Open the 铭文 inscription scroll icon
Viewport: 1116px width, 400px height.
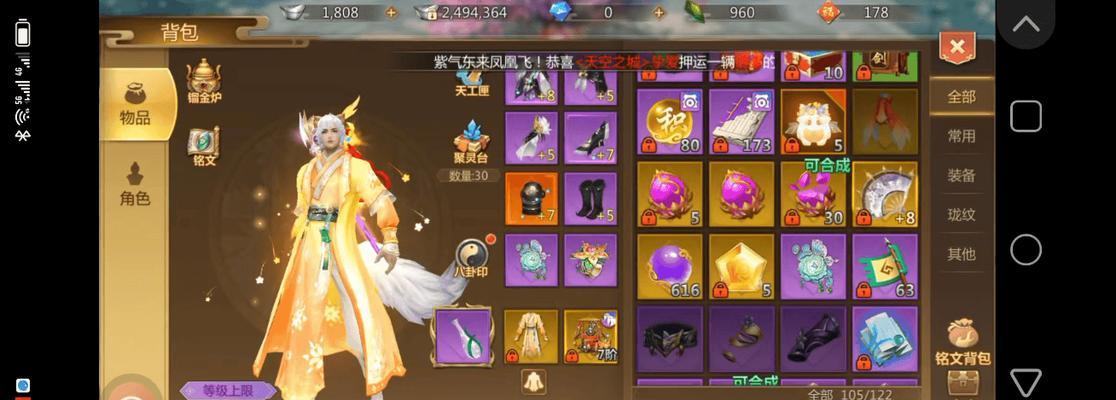(x=203, y=143)
